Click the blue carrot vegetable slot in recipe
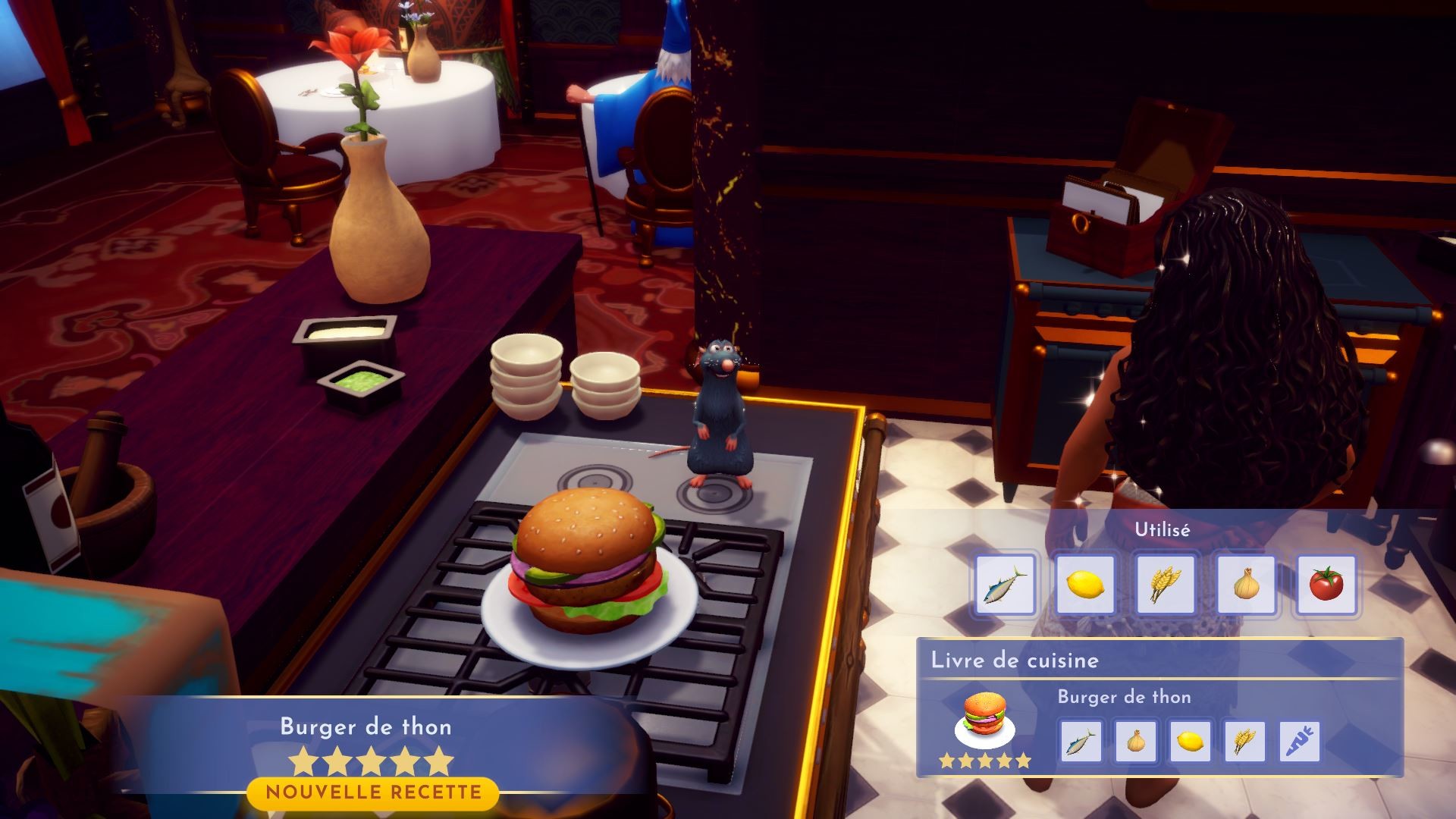 1300,741
